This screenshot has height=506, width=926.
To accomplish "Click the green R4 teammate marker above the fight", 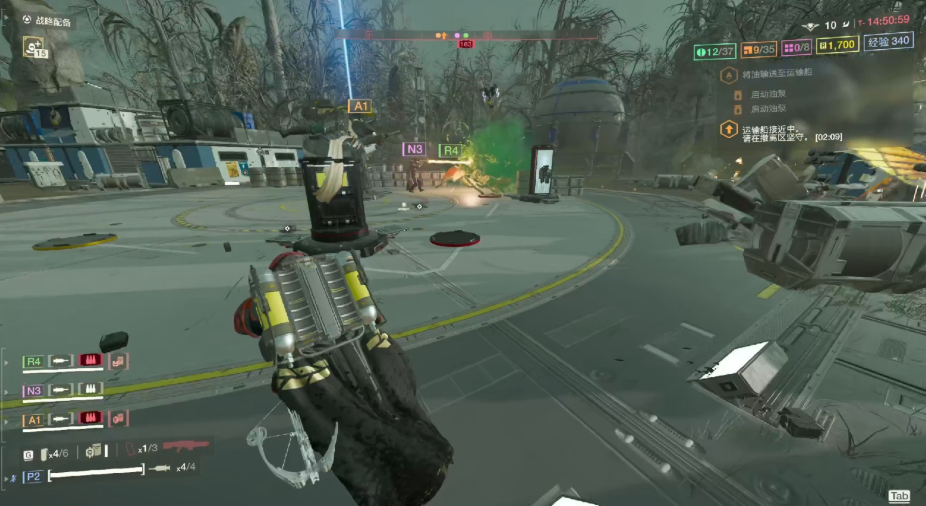I will point(452,150).
